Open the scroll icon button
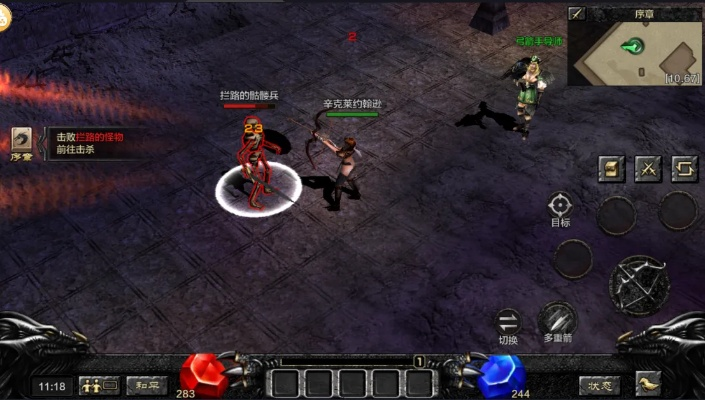Screen dimensions: 705x400 tap(612, 168)
